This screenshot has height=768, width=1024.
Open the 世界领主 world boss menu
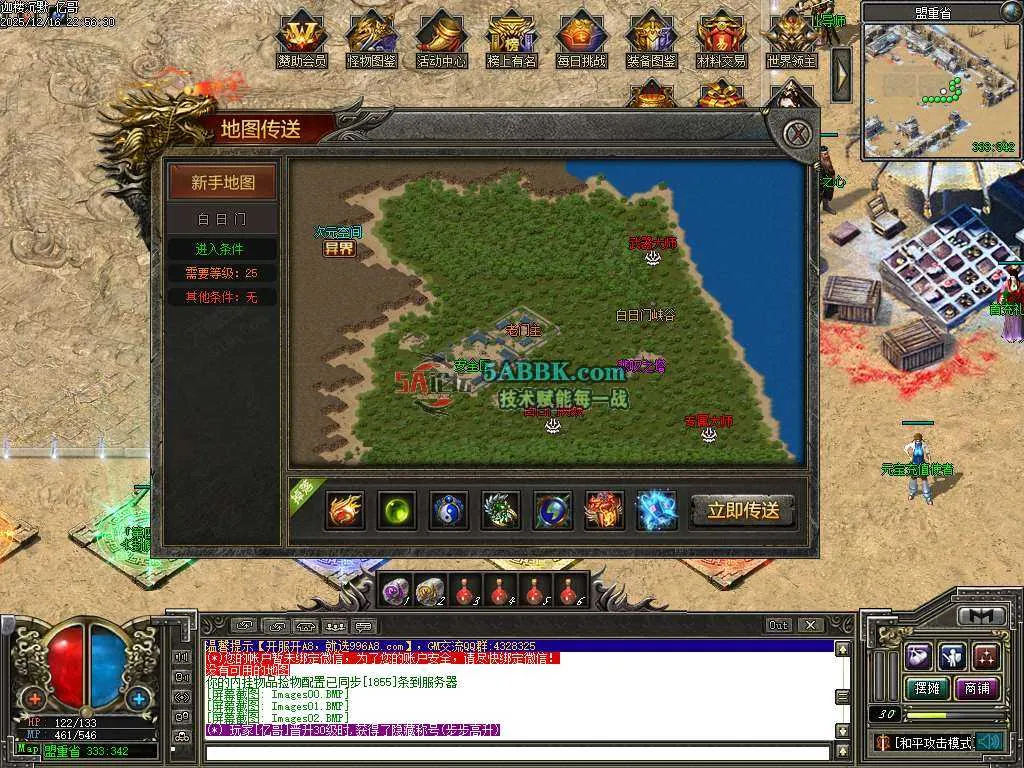coord(792,38)
